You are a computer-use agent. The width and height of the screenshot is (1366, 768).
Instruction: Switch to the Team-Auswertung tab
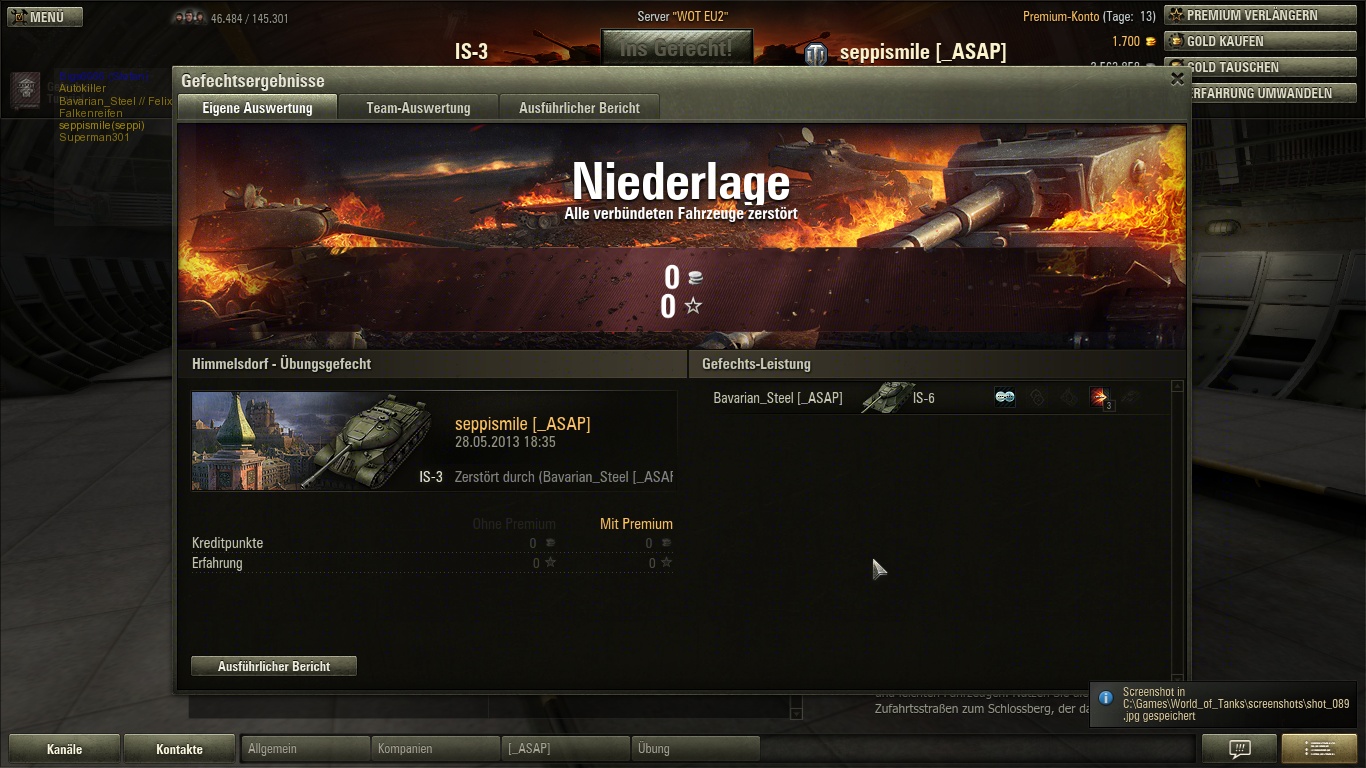pyautogui.click(x=418, y=108)
